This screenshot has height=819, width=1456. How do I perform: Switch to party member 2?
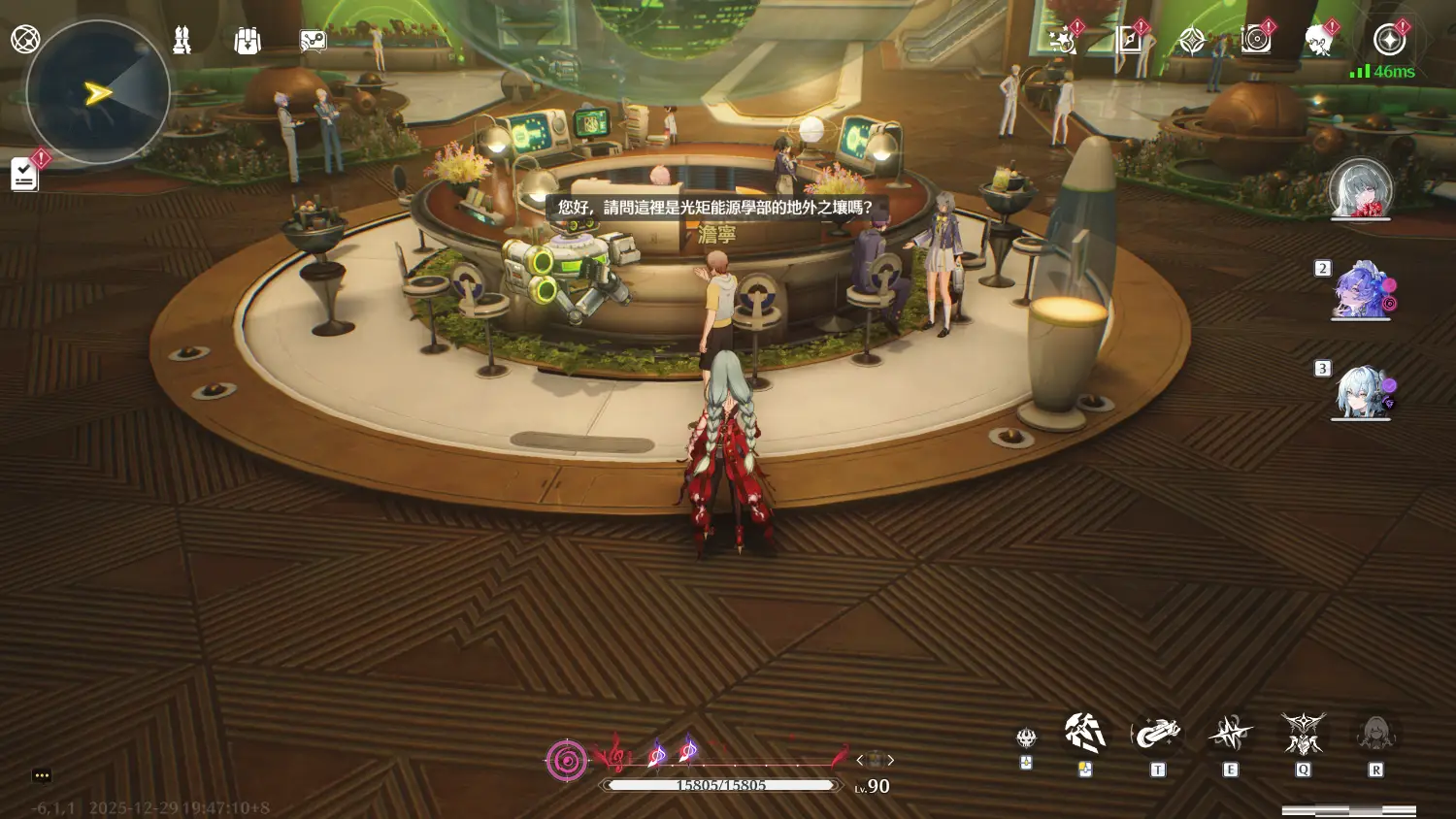[1361, 290]
